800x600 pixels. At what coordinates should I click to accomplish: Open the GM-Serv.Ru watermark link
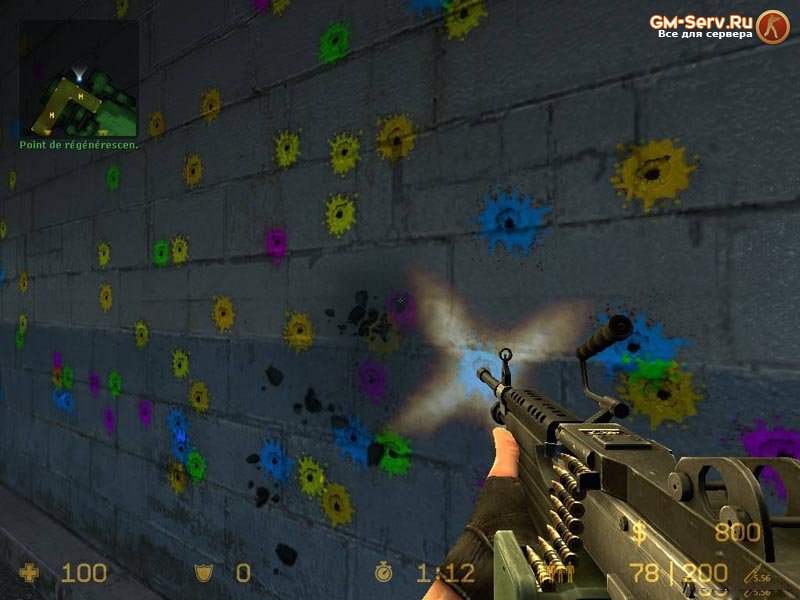click(x=700, y=21)
